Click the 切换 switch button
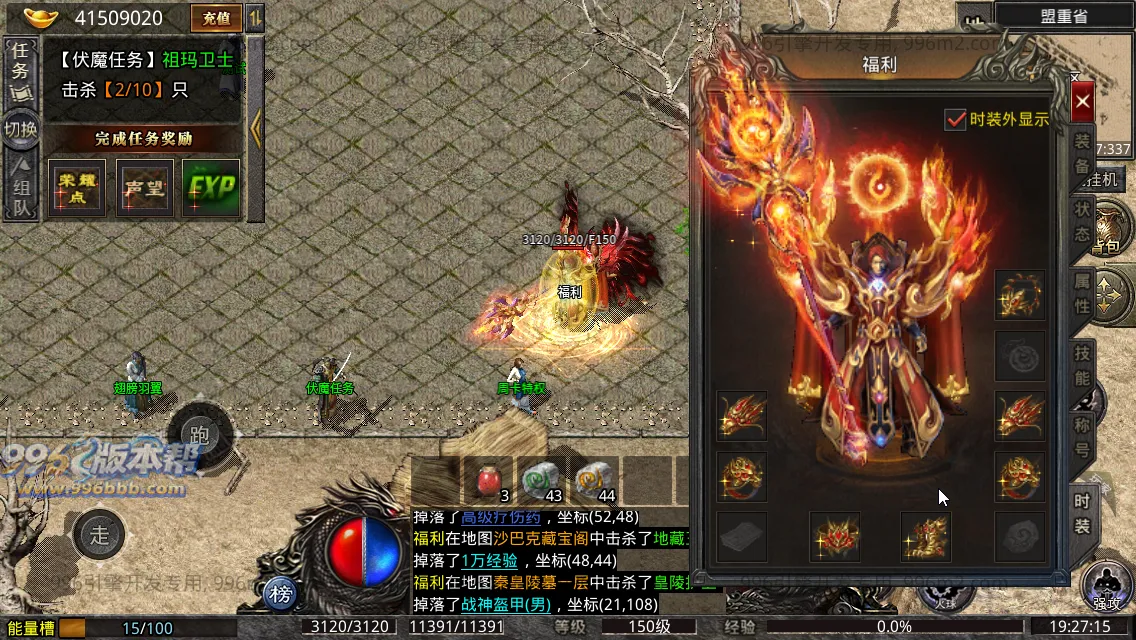 pyautogui.click(x=20, y=130)
